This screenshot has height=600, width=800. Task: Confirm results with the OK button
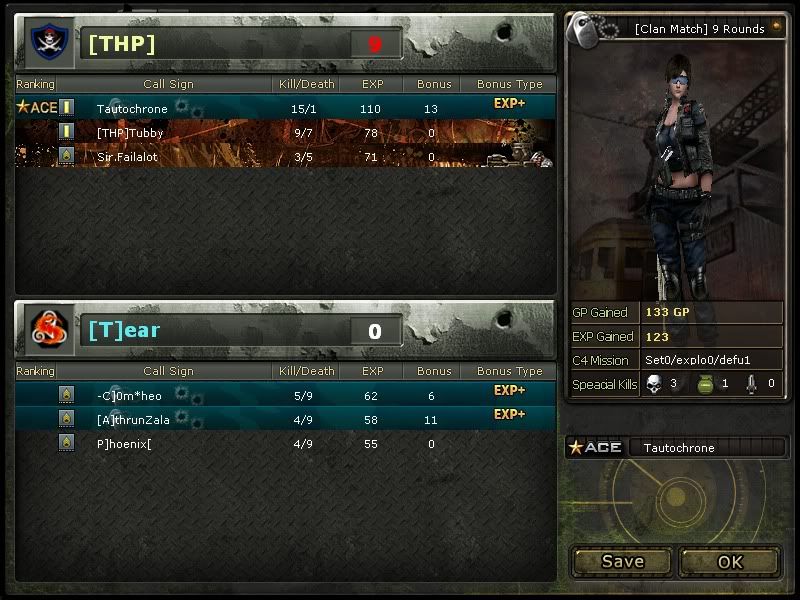[x=730, y=561]
